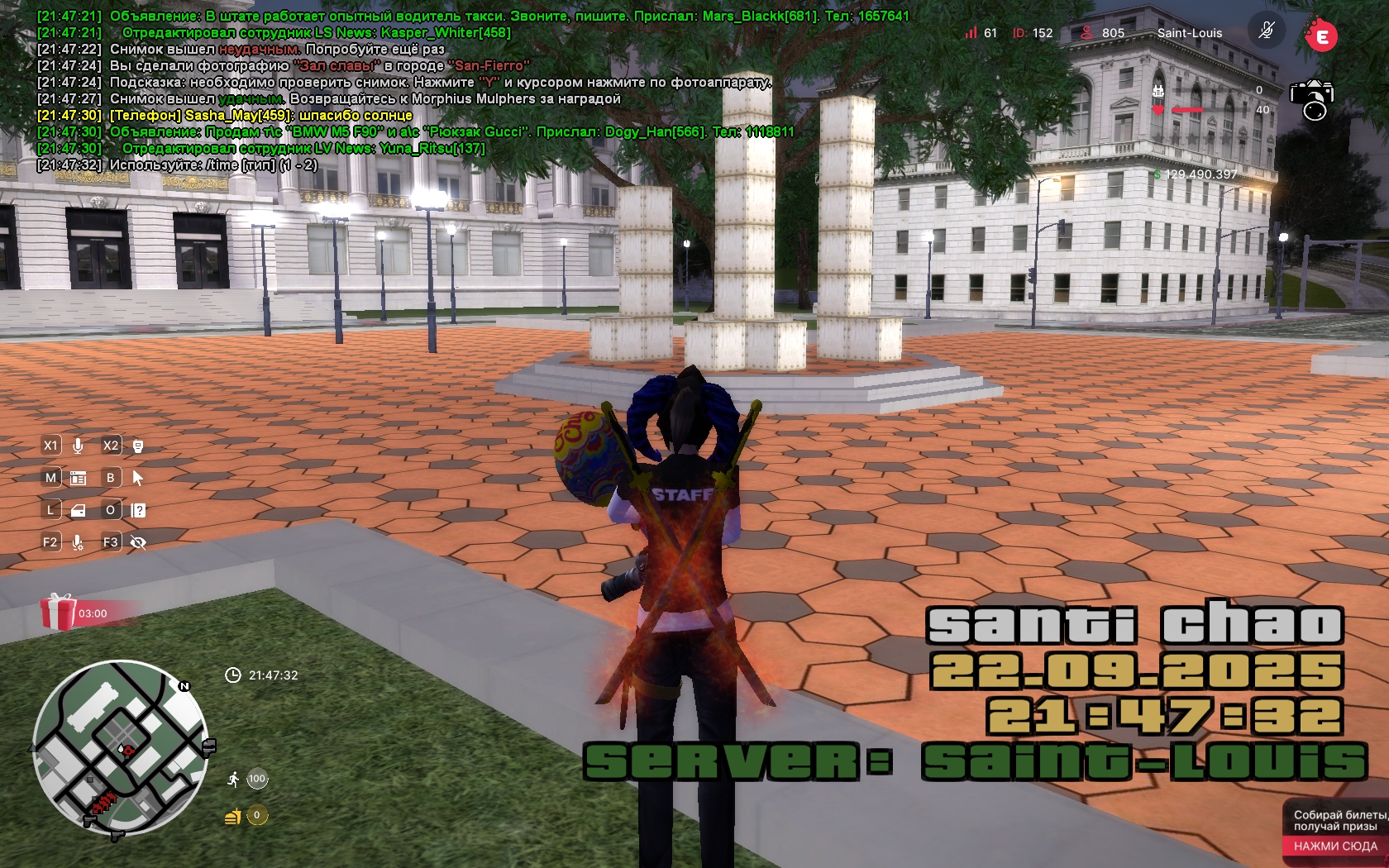Select the camera weapon icon
The height and width of the screenshot is (868, 1389).
1312,99
